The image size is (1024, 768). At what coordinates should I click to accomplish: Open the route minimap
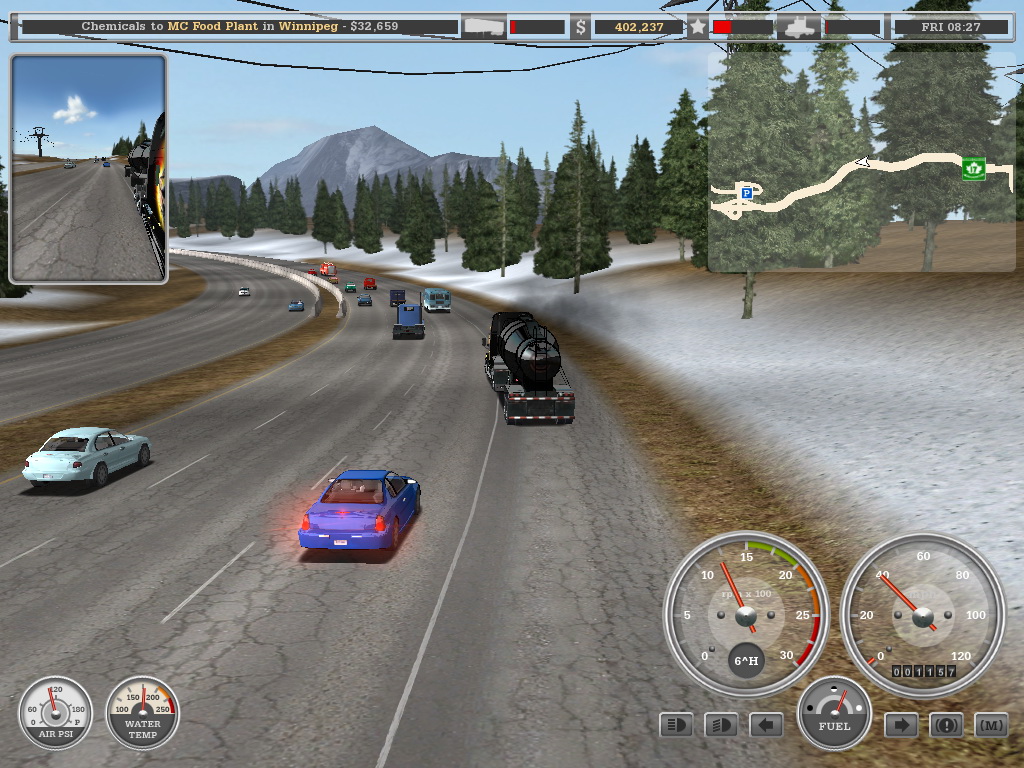(860, 163)
